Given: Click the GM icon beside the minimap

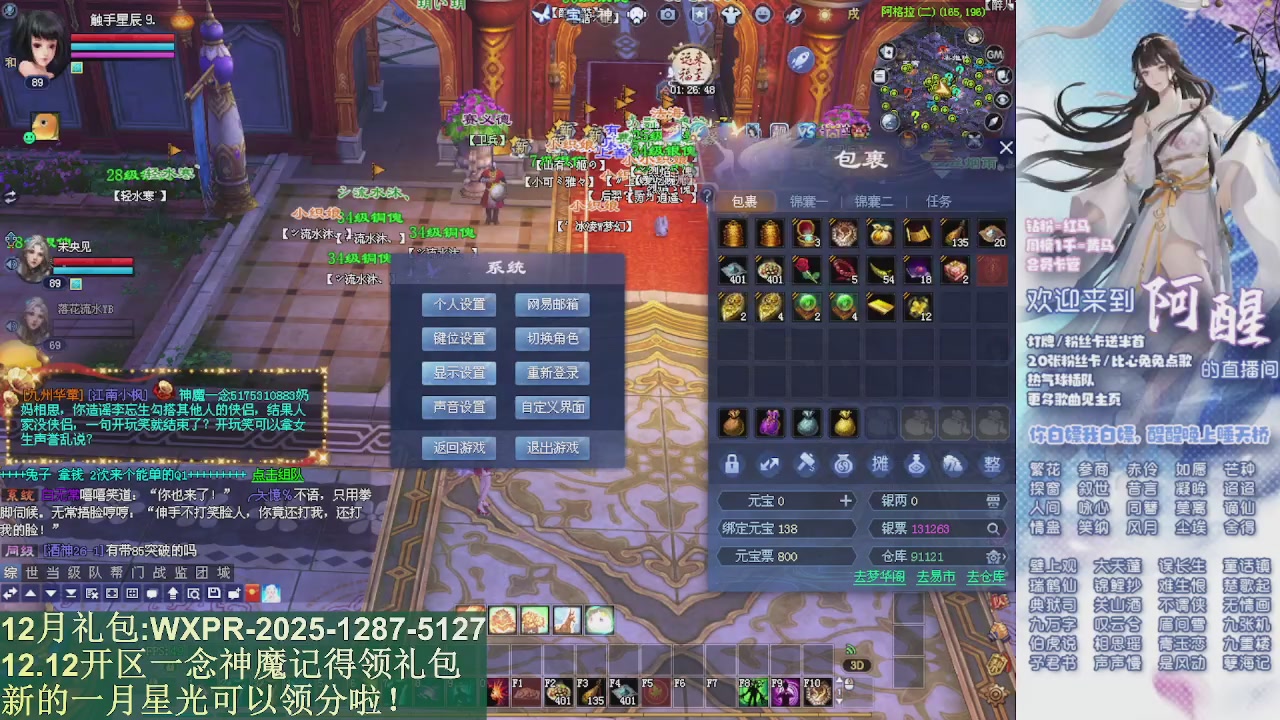Looking at the screenshot, I should pos(994,54).
